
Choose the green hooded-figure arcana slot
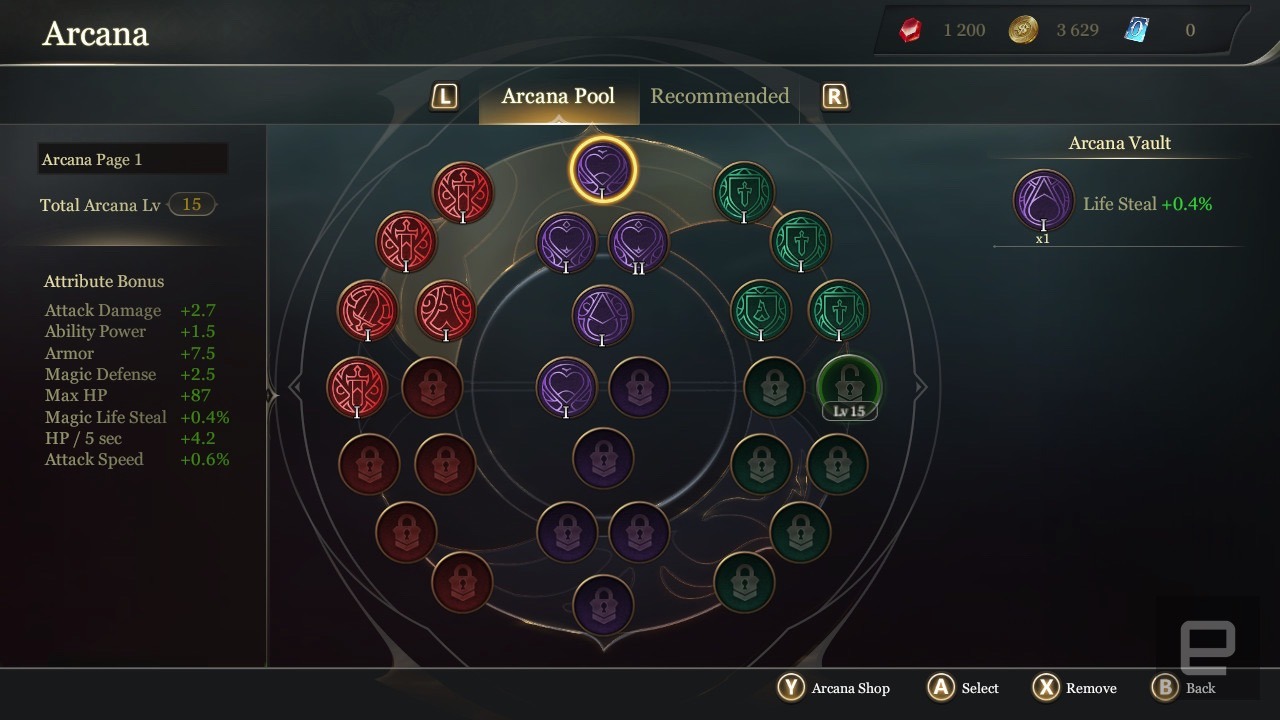click(x=761, y=310)
